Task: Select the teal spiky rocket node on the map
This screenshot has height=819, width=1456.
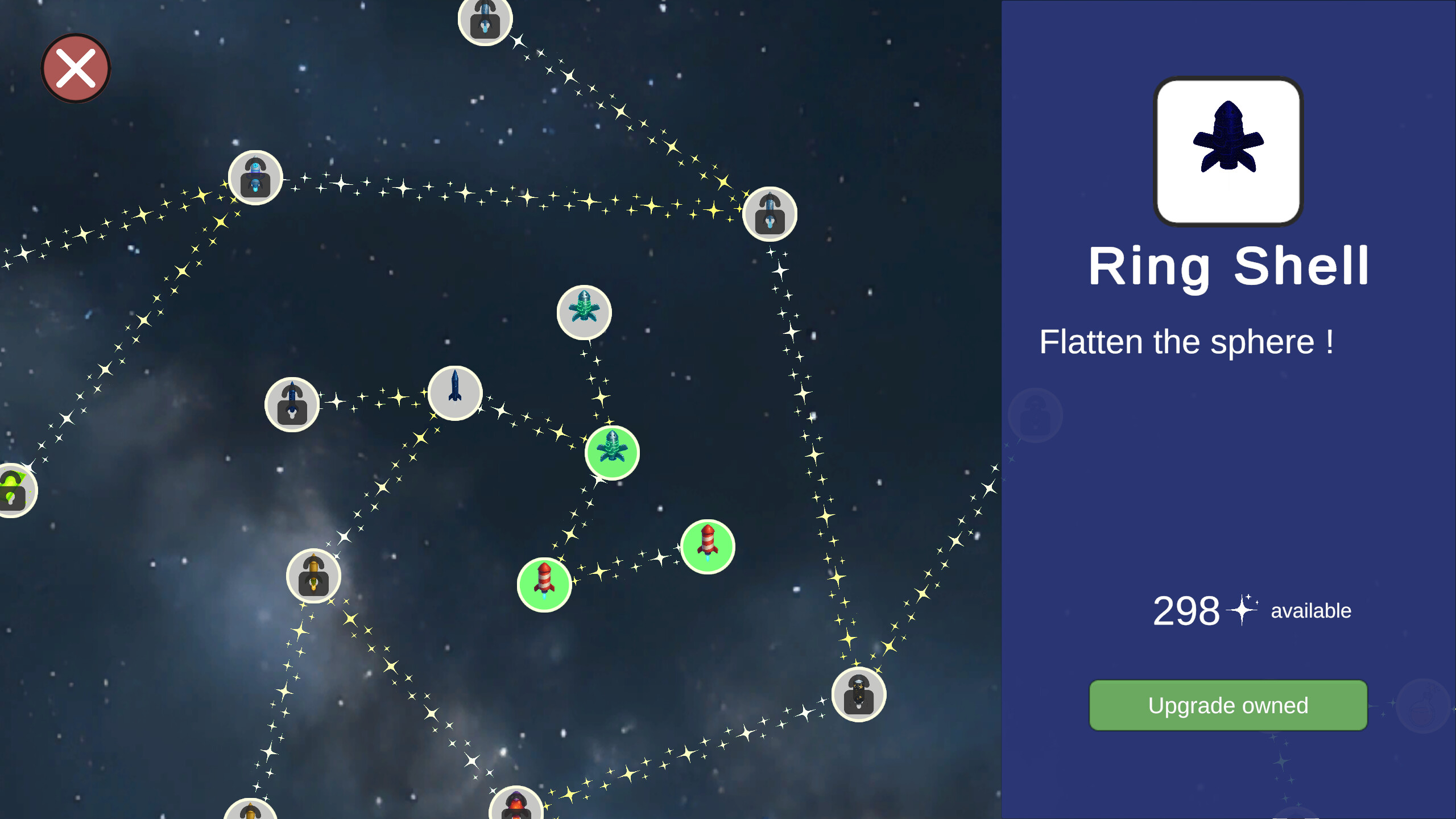Action: [584, 312]
